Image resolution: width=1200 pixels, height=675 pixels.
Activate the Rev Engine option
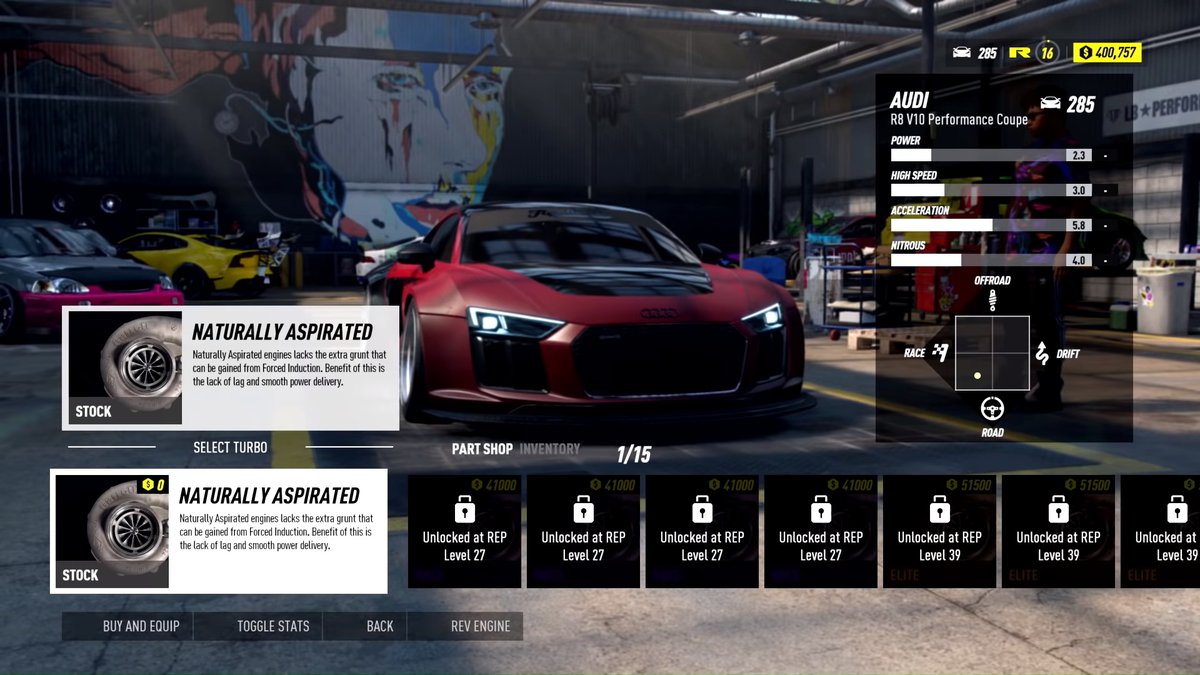coord(480,626)
